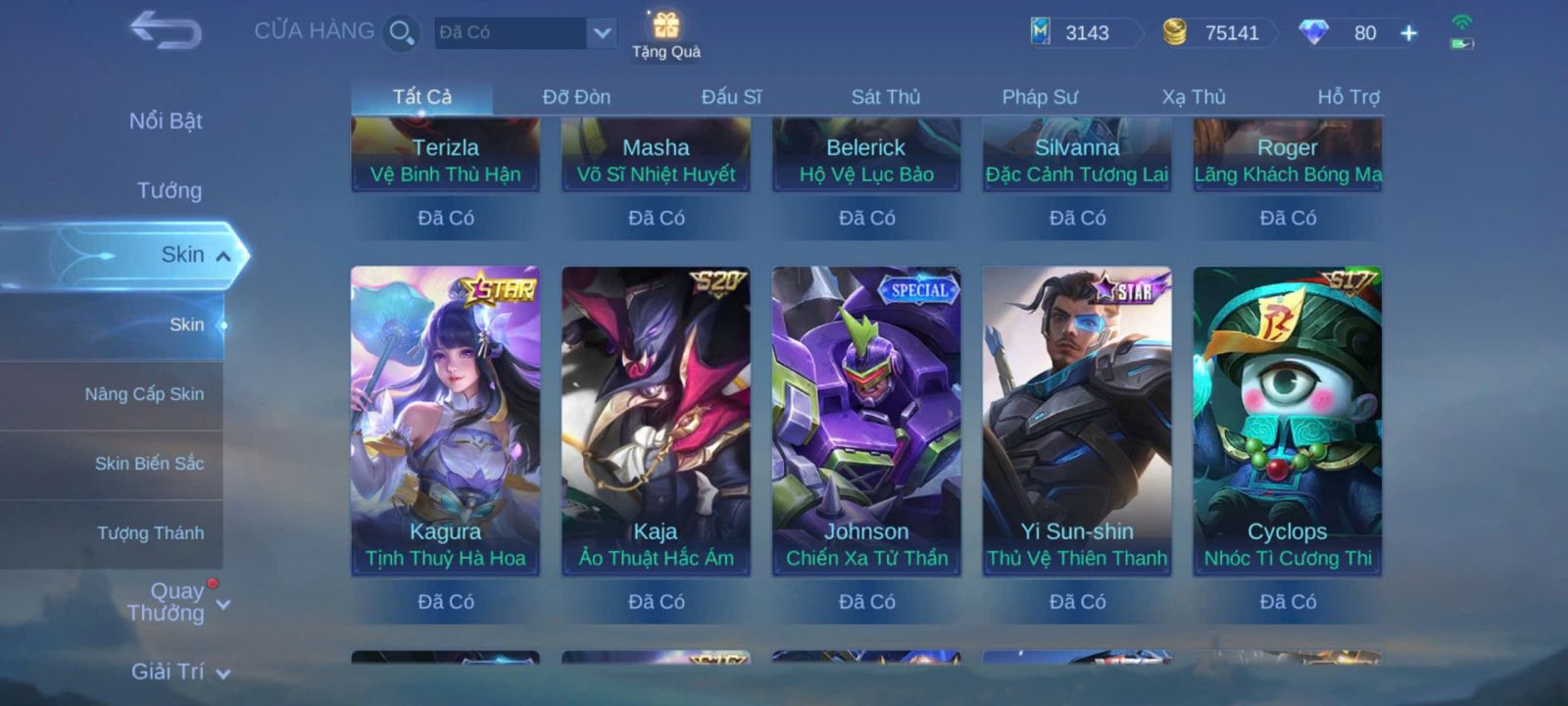The height and width of the screenshot is (706, 1568).
Task: Select Cyclops Nhóc Tì Cương Thi skin
Action: (x=1287, y=422)
